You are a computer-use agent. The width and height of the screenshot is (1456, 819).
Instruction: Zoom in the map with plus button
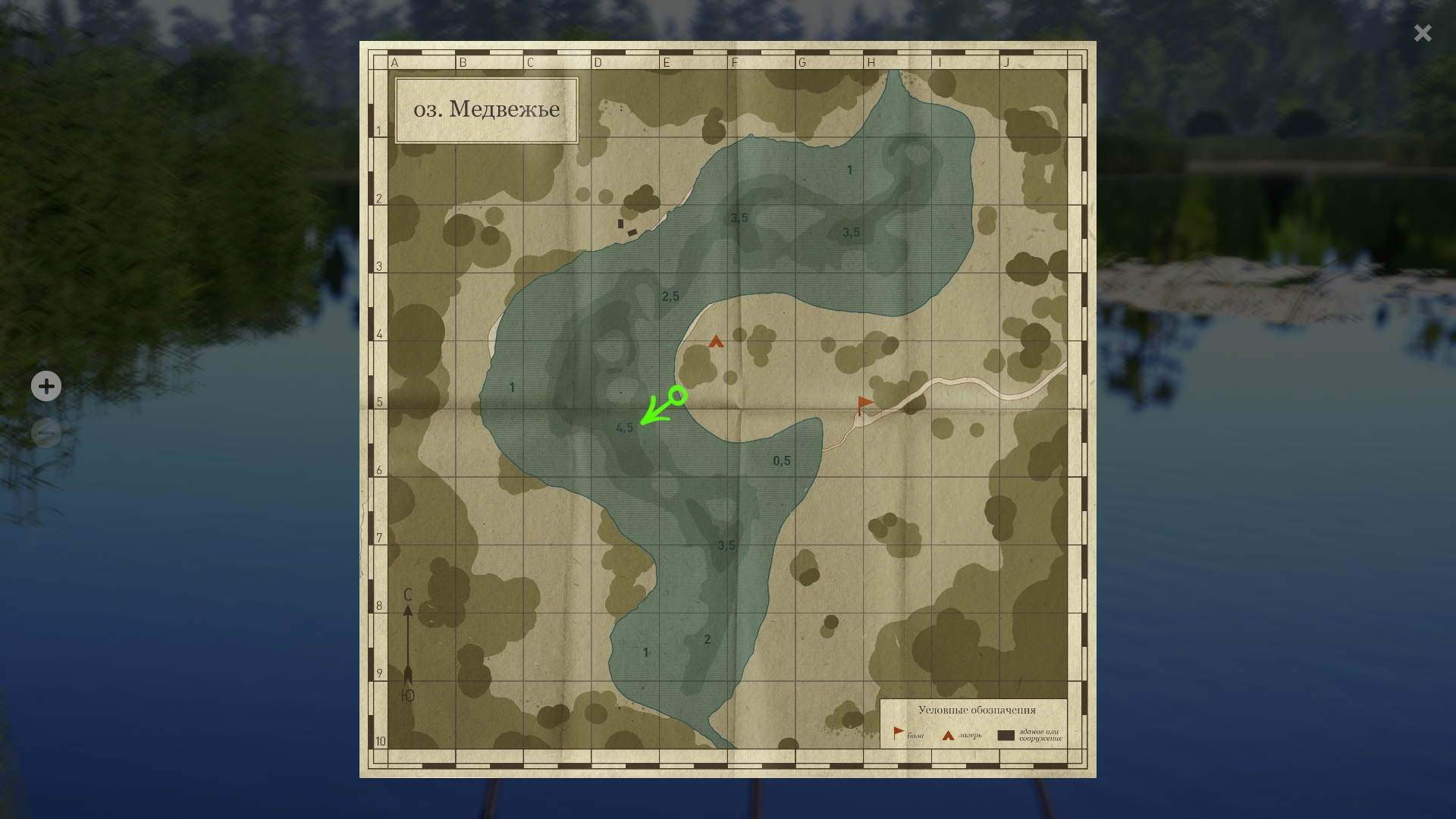click(x=46, y=386)
